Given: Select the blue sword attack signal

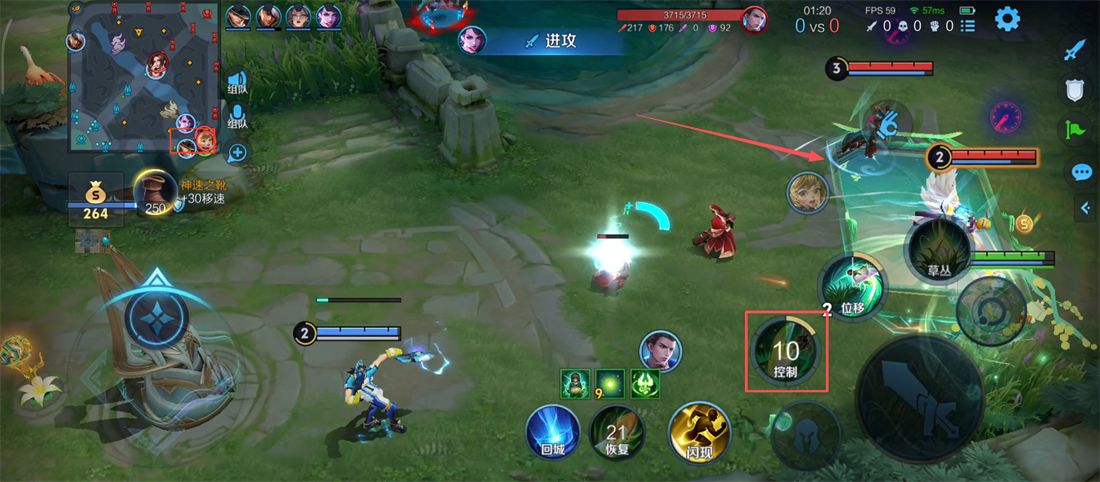Looking at the screenshot, I should (x=1074, y=50).
